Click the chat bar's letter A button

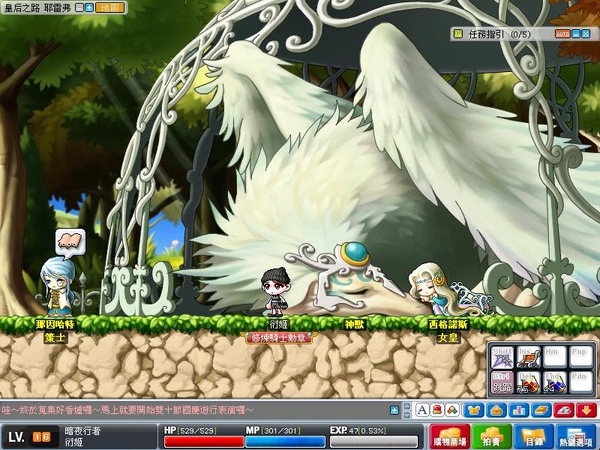click(423, 410)
